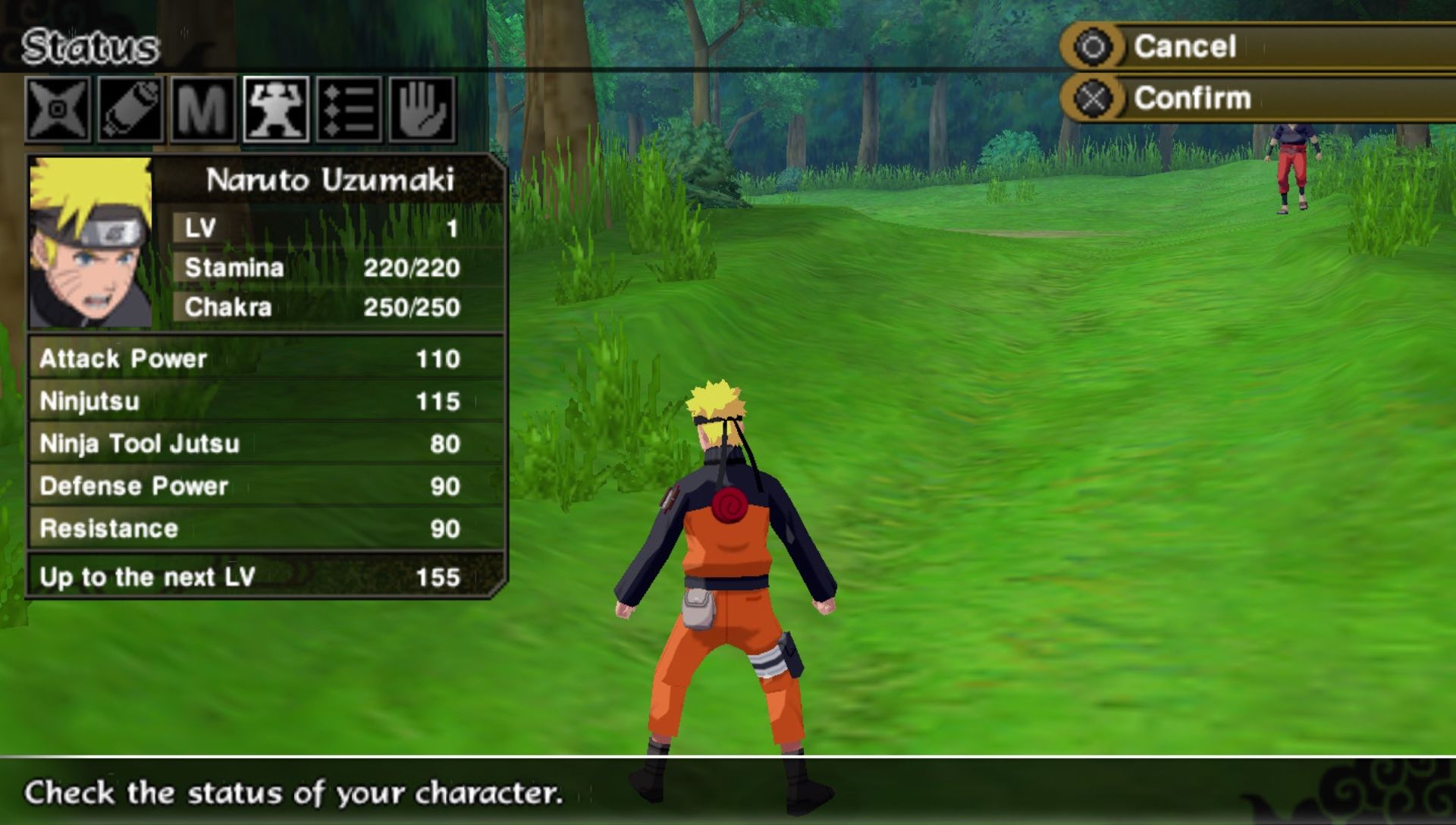Screen dimensions: 1456x825
Task: Click the Confirm button
Action: [1191, 99]
